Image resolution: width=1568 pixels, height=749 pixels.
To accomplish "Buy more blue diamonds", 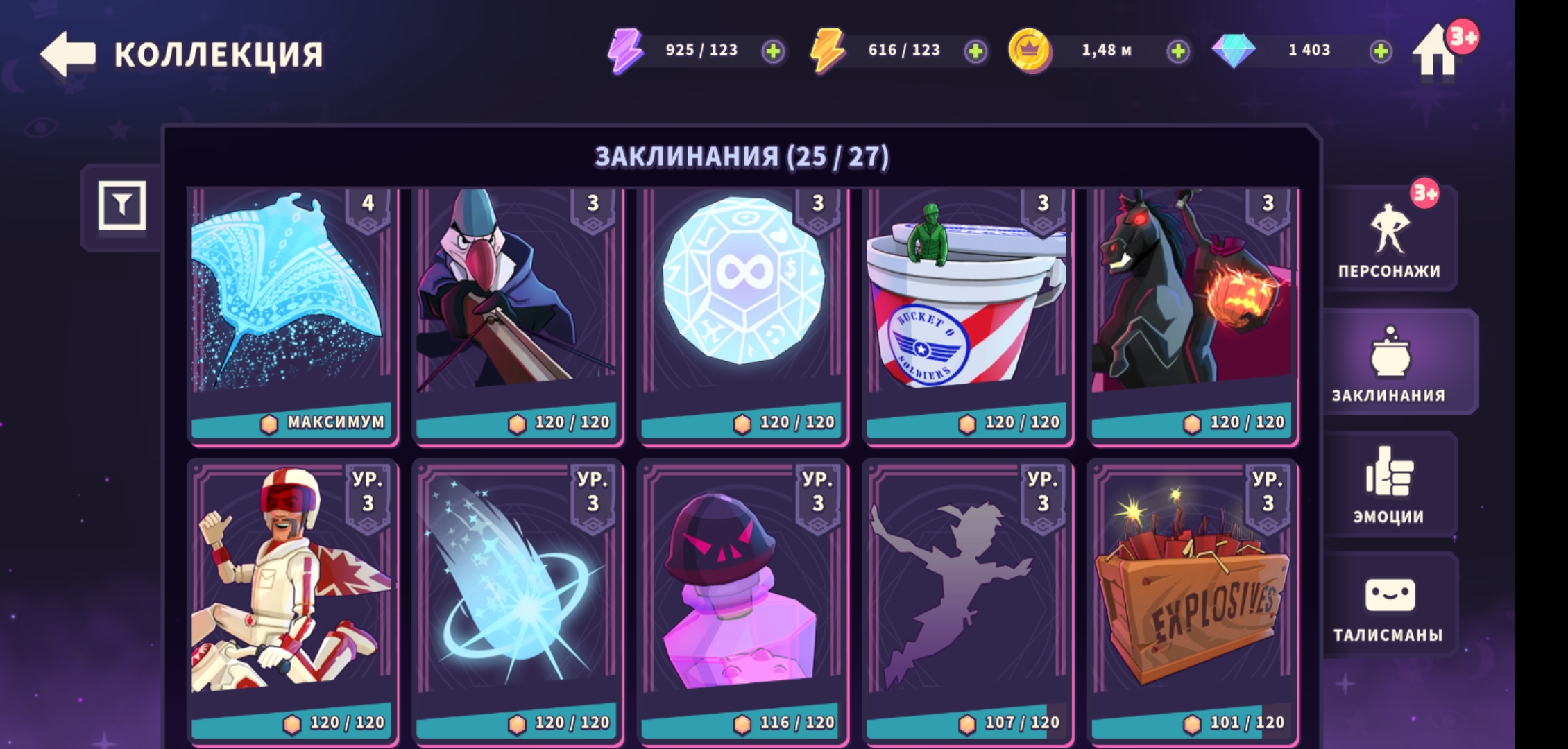I will (1381, 51).
